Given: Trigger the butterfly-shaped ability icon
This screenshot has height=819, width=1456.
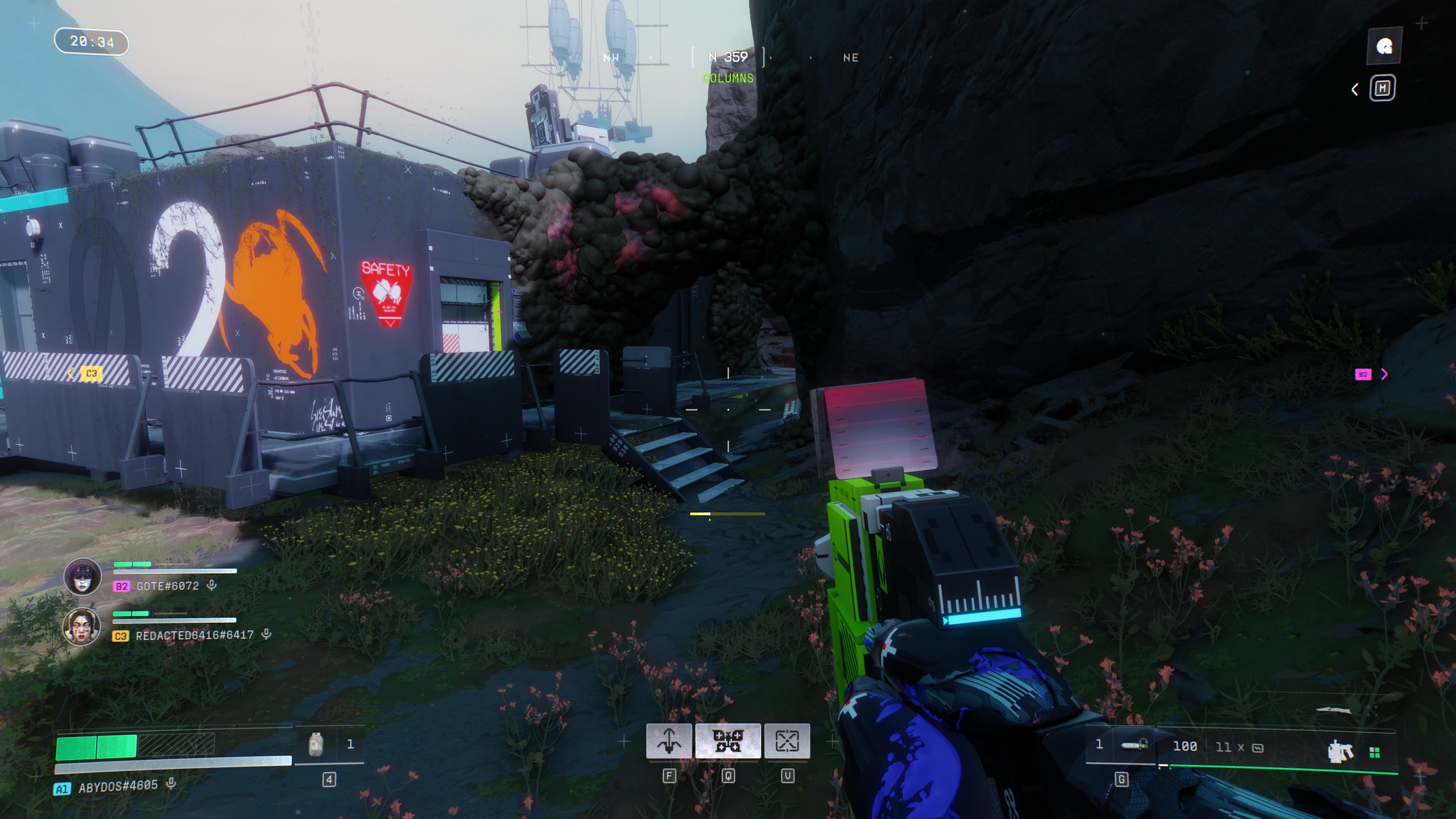Looking at the screenshot, I should coord(728,741).
